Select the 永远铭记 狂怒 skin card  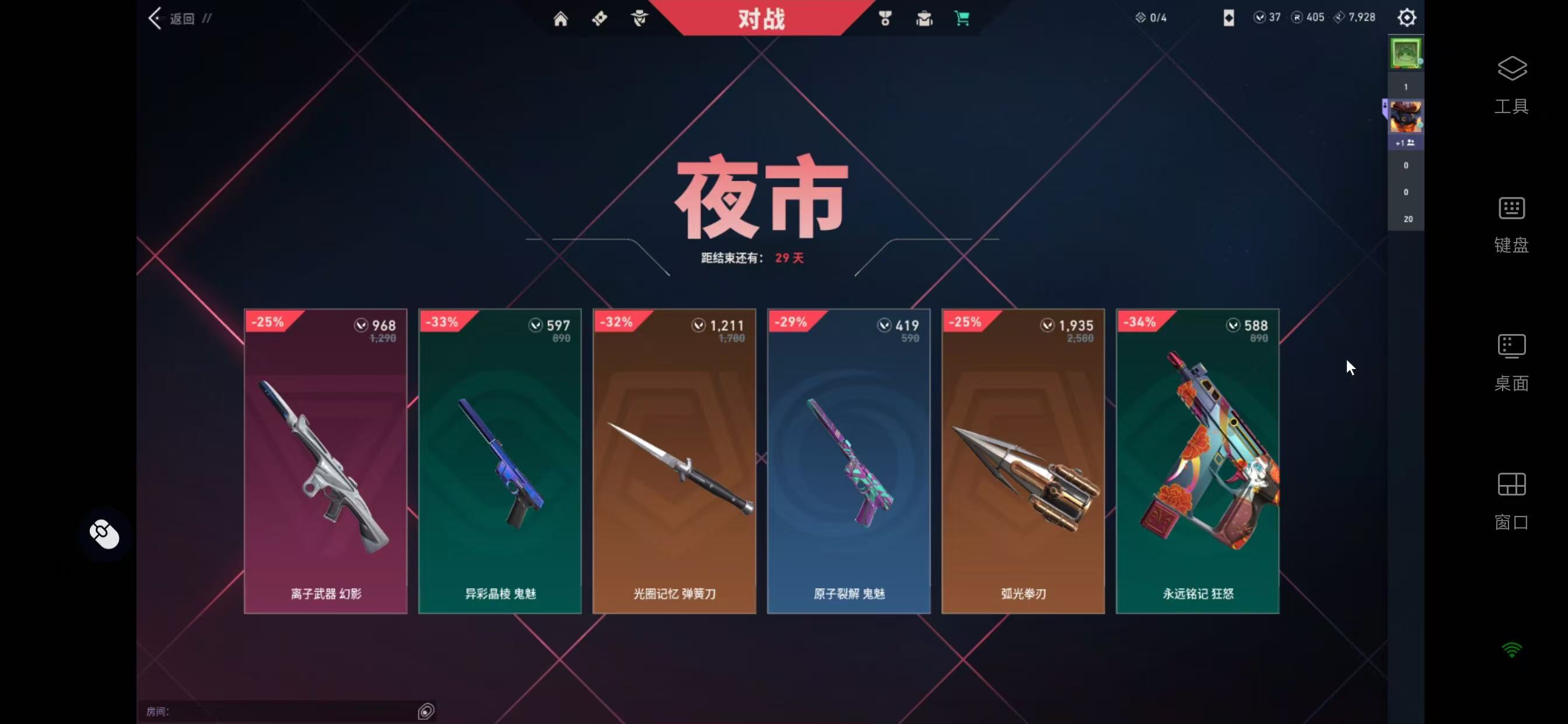[1196, 461]
